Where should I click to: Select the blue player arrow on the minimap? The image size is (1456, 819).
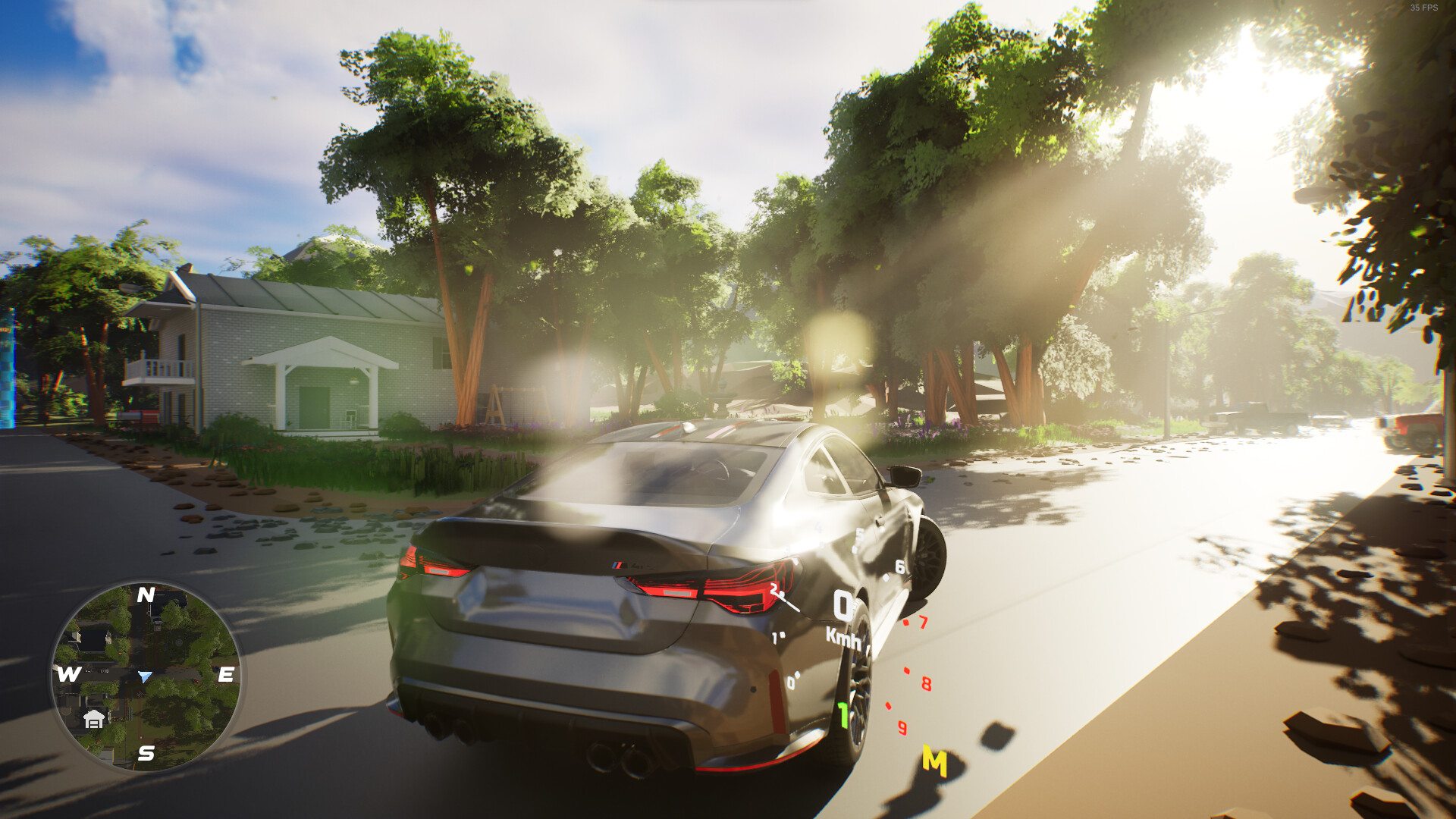[x=145, y=677]
